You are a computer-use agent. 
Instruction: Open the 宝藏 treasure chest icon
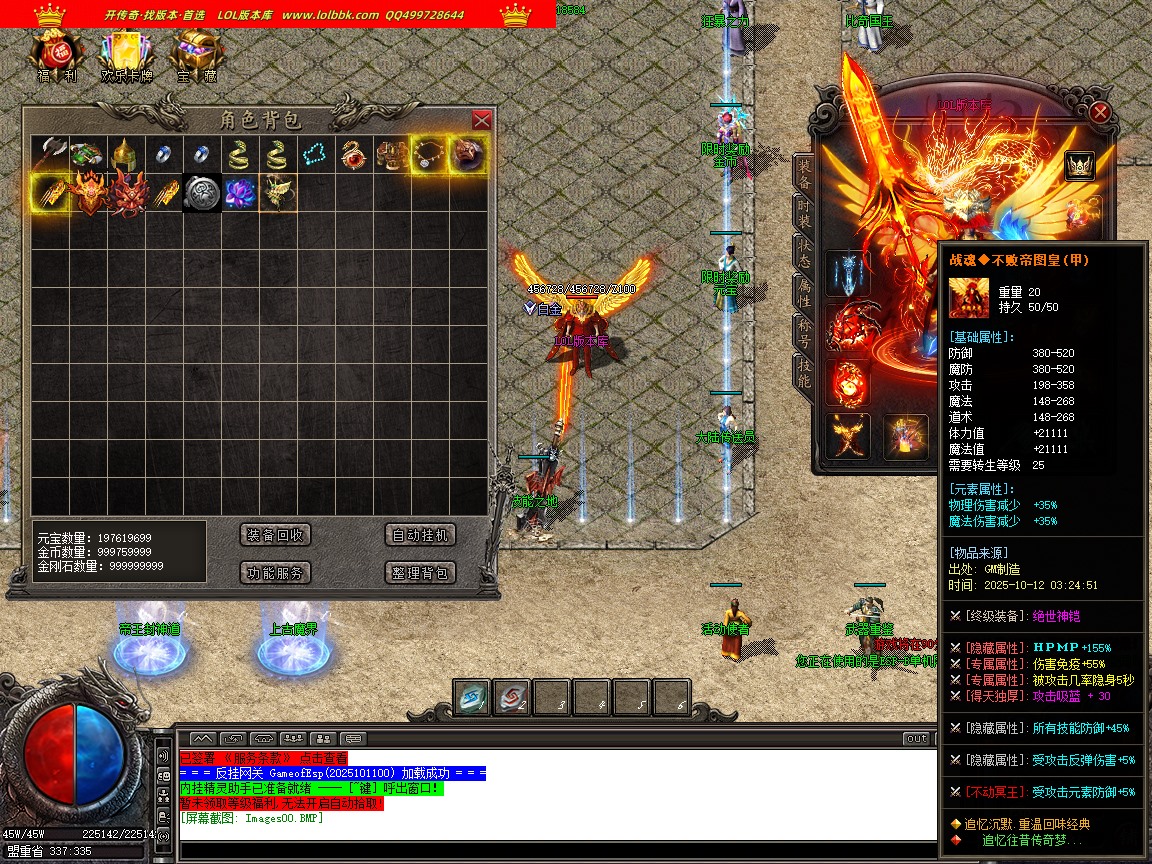coord(196,56)
